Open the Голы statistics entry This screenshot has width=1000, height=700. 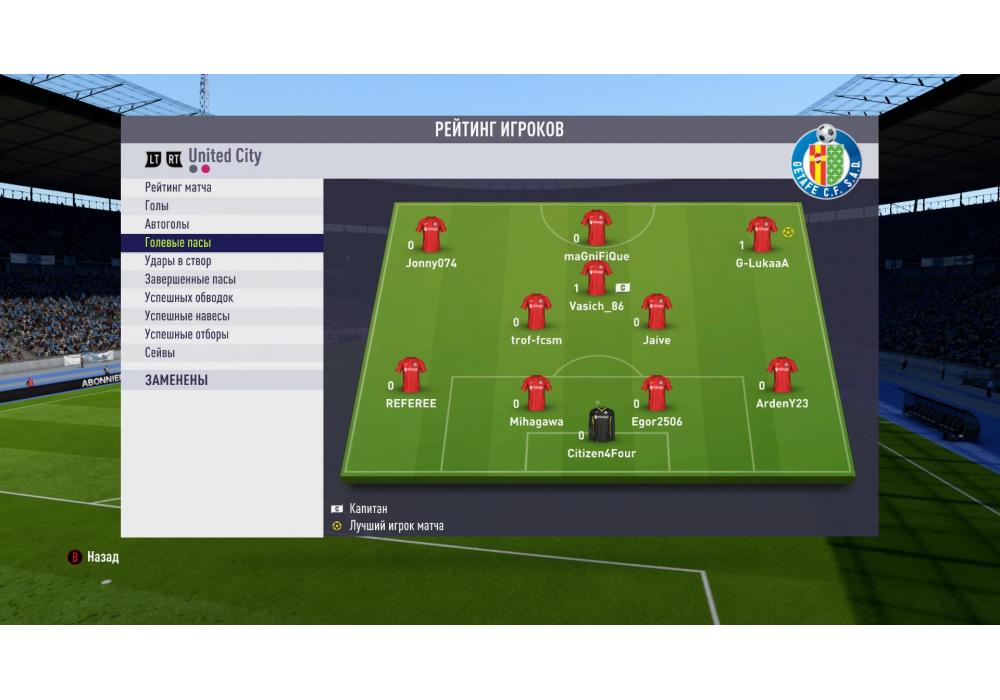coord(157,206)
